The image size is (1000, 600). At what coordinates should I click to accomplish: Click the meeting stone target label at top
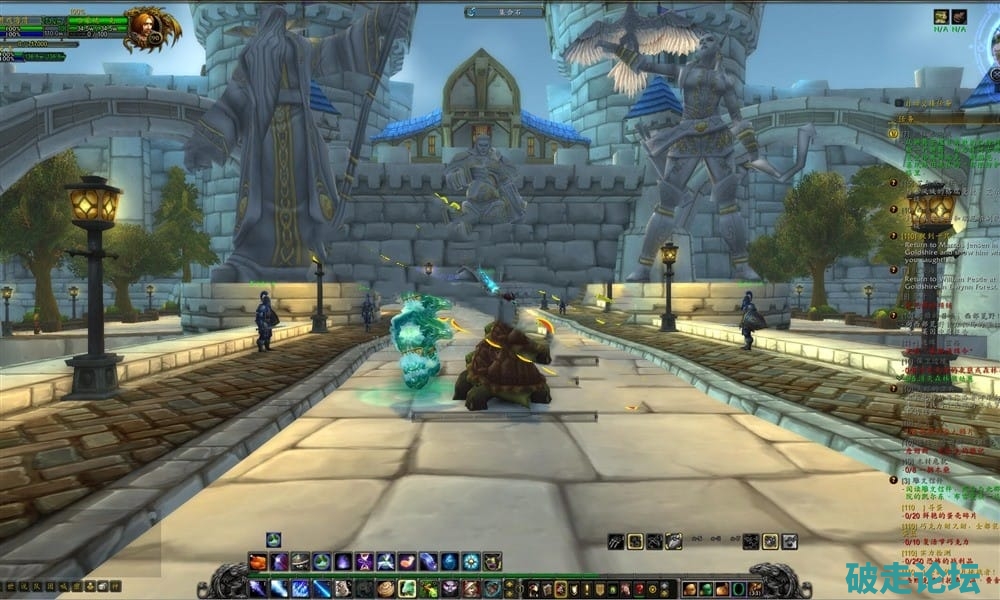point(504,11)
